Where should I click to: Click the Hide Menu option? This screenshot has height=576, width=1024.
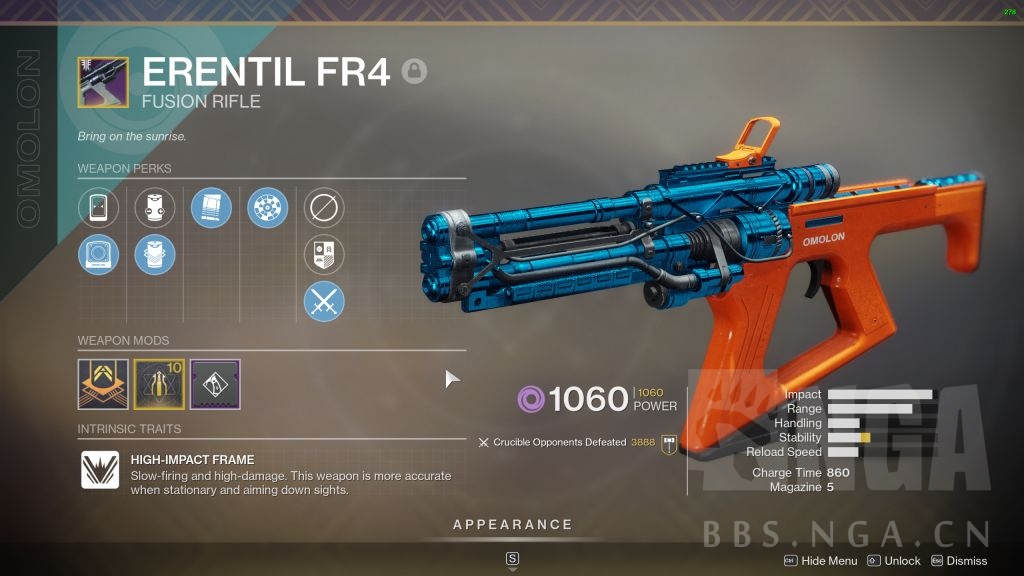pyautogui.click(x=821, y=561)
